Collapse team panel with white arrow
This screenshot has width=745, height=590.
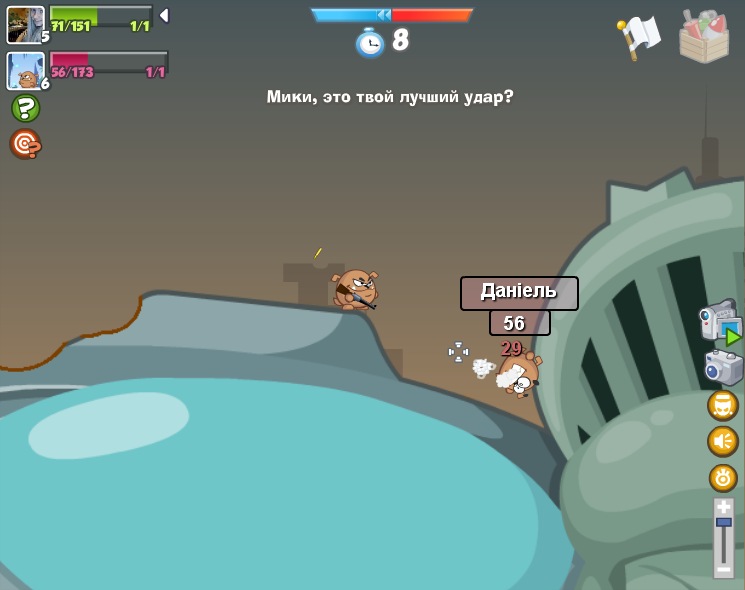click(164, 16)
